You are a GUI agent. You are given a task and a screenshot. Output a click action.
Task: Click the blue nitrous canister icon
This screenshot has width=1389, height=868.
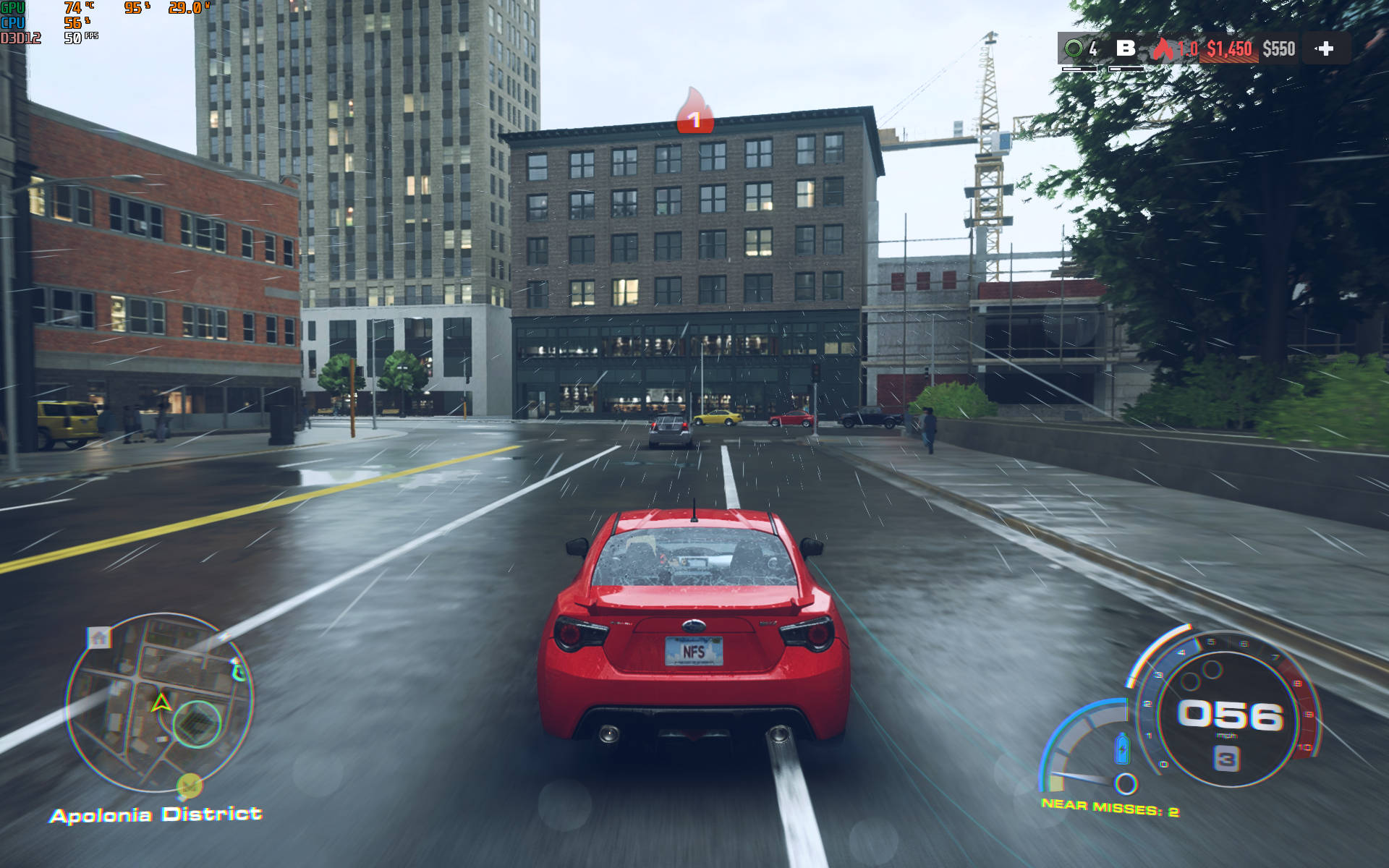click(1122, 749)
